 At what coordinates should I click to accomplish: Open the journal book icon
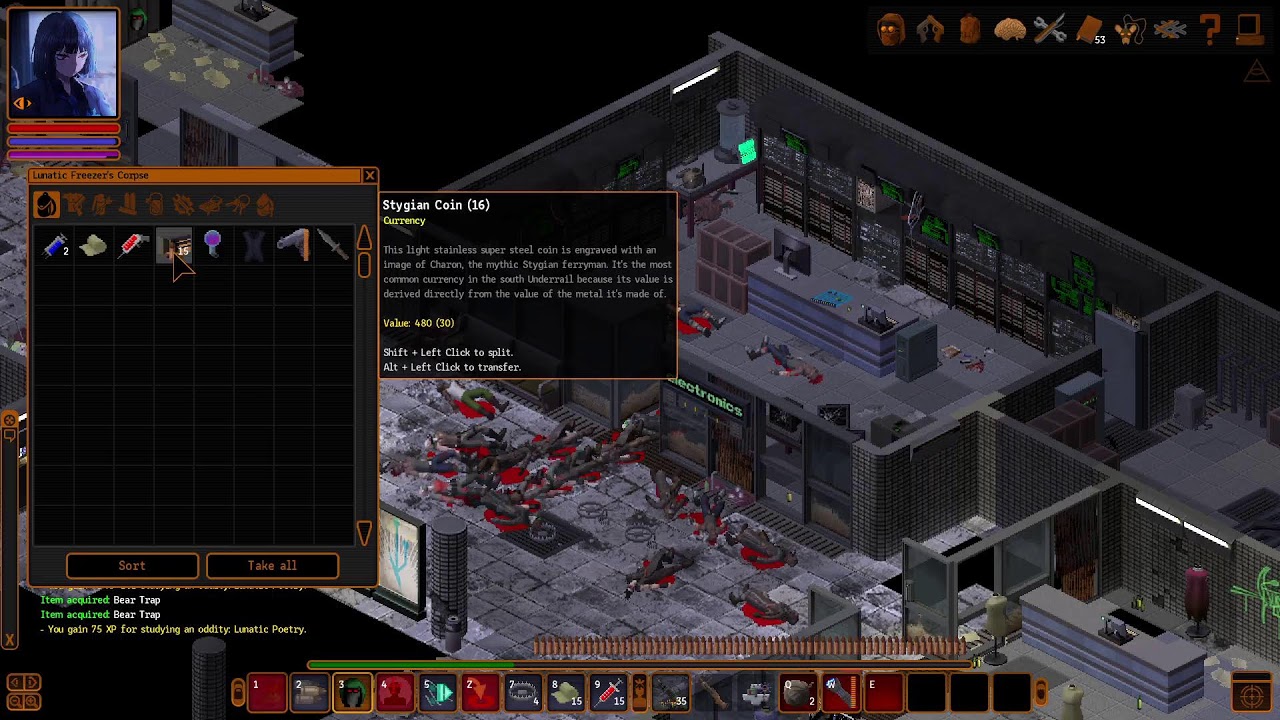[x=1090, y=30]
